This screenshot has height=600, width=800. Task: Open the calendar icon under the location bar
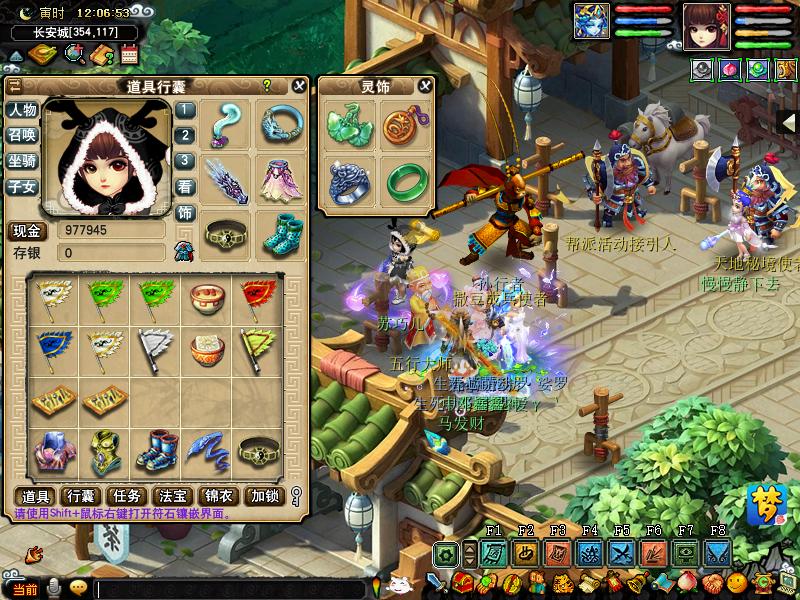pos(127,54)
